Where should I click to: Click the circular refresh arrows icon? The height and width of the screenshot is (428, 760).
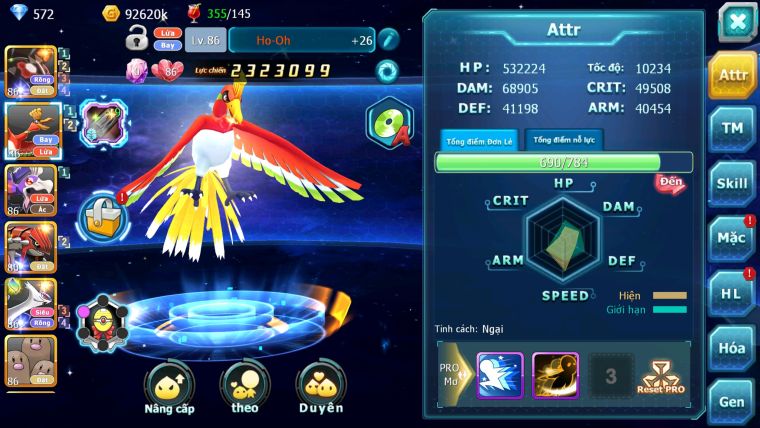[386, 71]
